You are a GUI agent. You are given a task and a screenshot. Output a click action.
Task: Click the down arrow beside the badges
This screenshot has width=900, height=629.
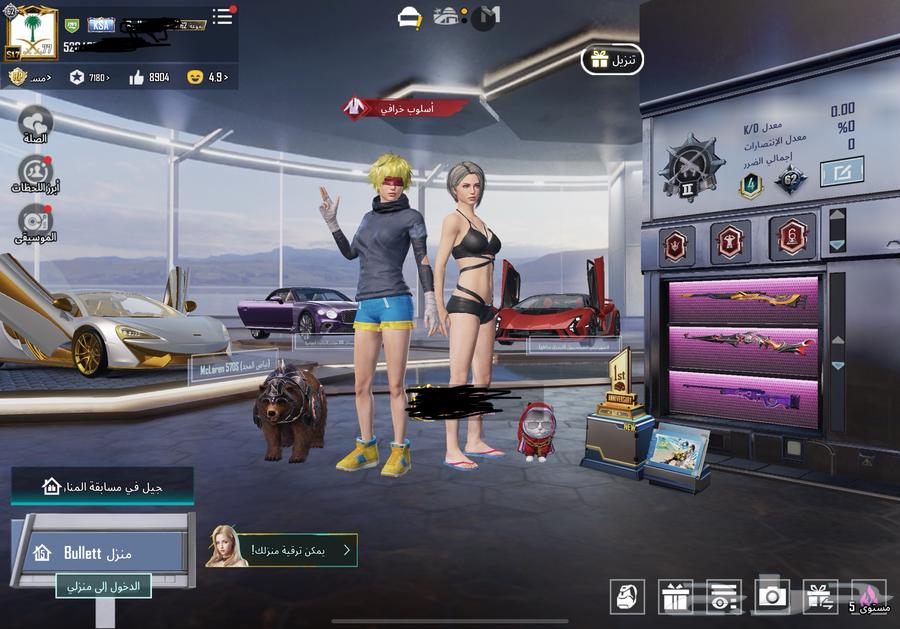click(x=837, y=245)
